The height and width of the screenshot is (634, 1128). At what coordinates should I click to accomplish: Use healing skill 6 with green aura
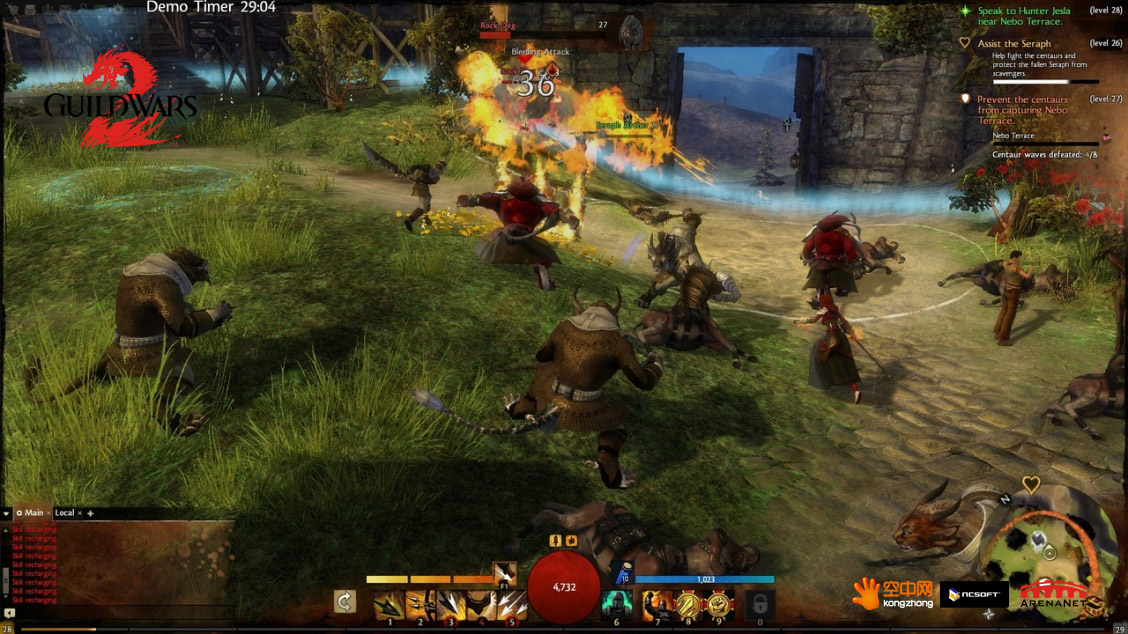pyautogui.click(x=616, y=604)
